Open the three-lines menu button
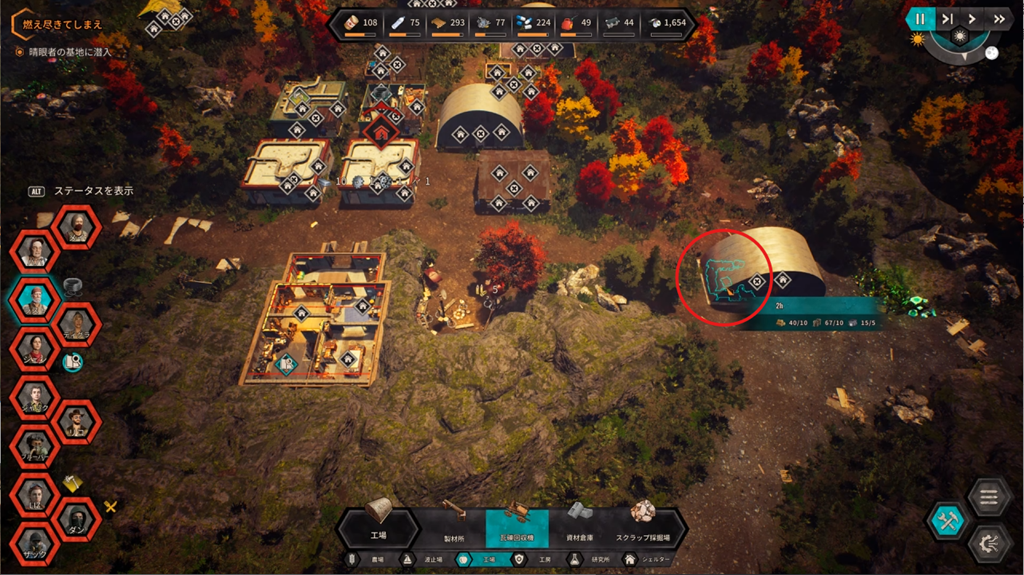Image resolution: width=1024 pixels, height=575 pixels. coord(988,497)
